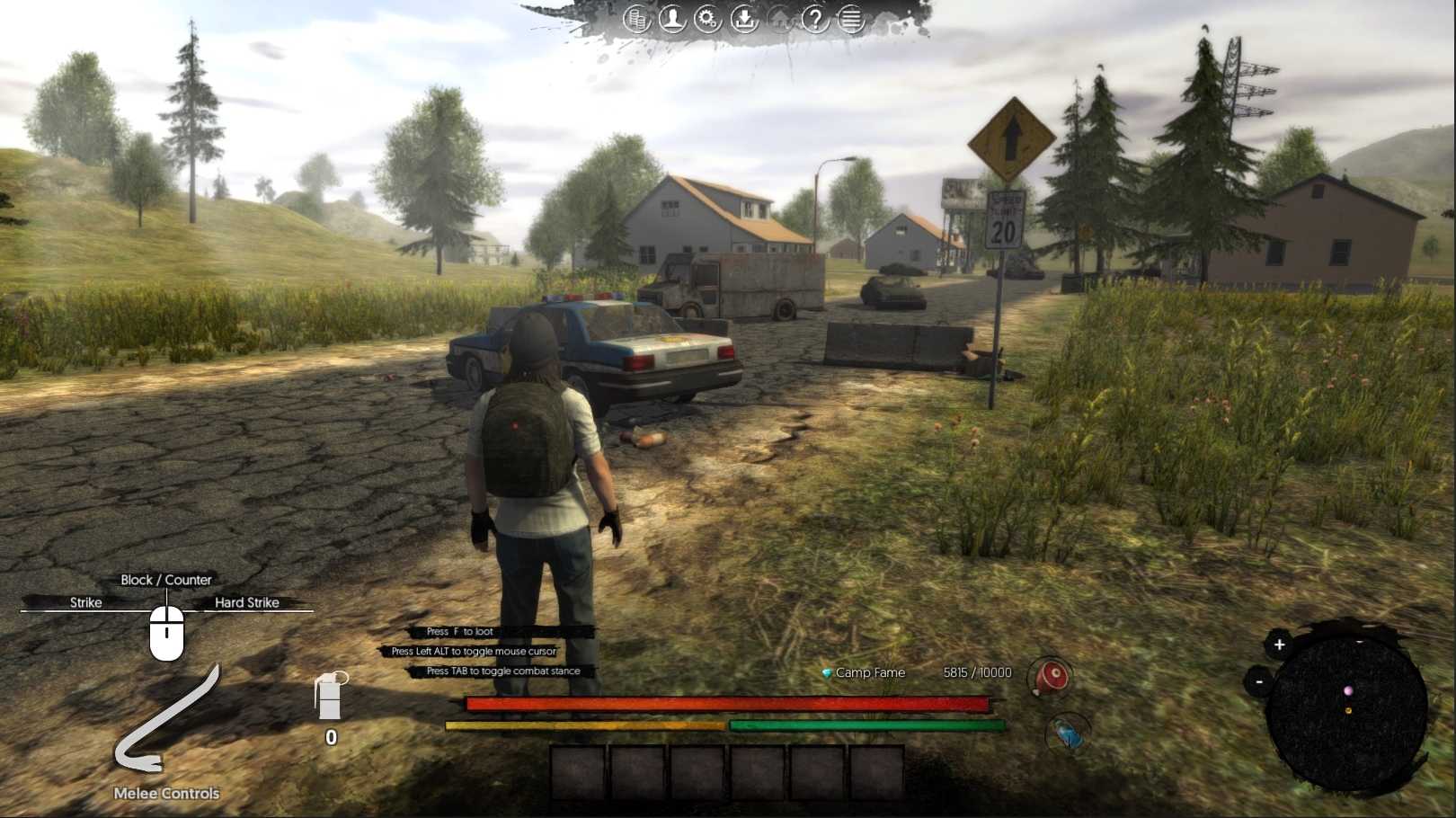Open the stacked lines menu icon
The image size is (1456, 818).
(851, 19)
